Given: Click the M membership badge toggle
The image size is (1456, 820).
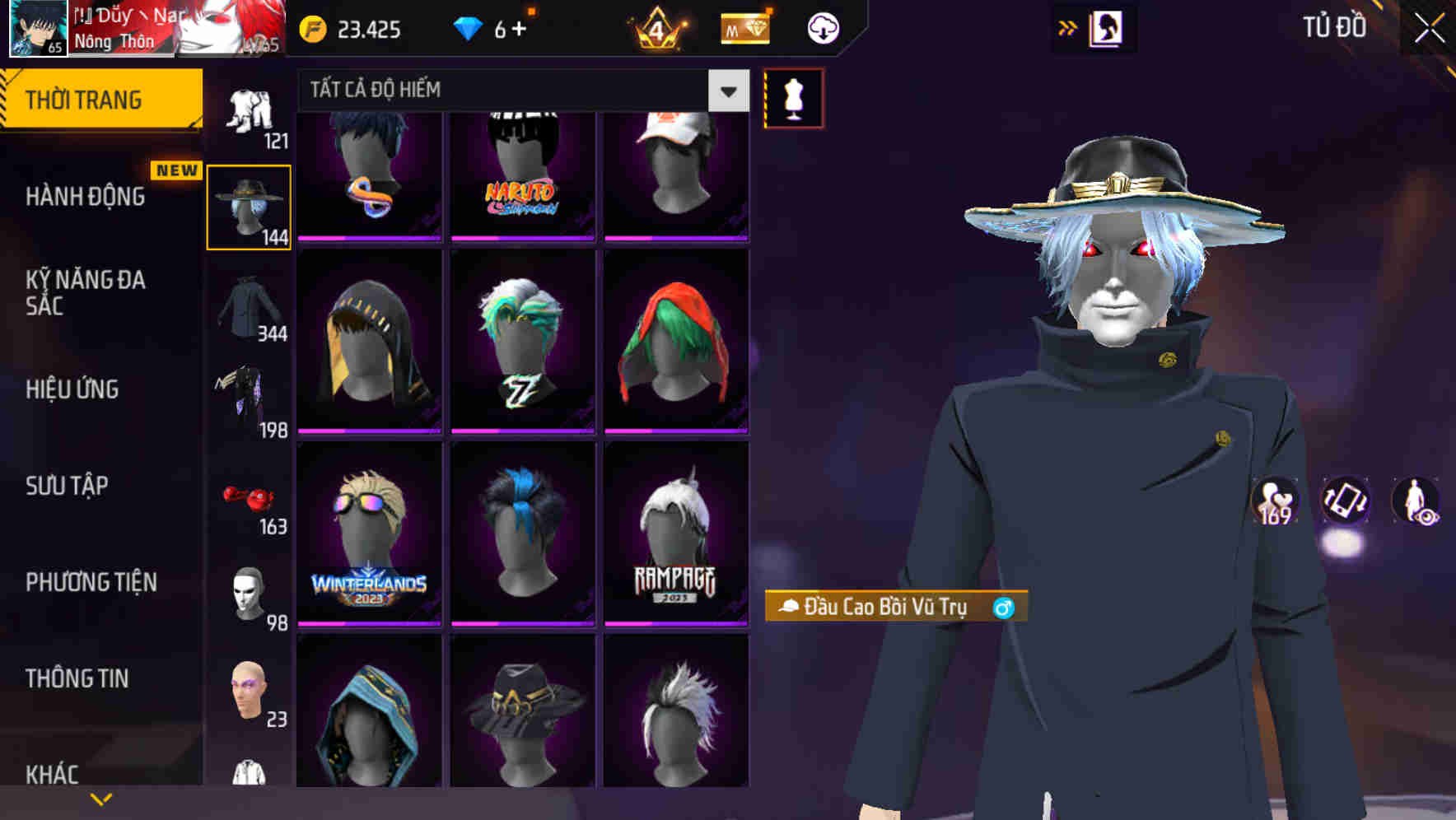Looking at the screenshot, I should click(x=743, y=27).
